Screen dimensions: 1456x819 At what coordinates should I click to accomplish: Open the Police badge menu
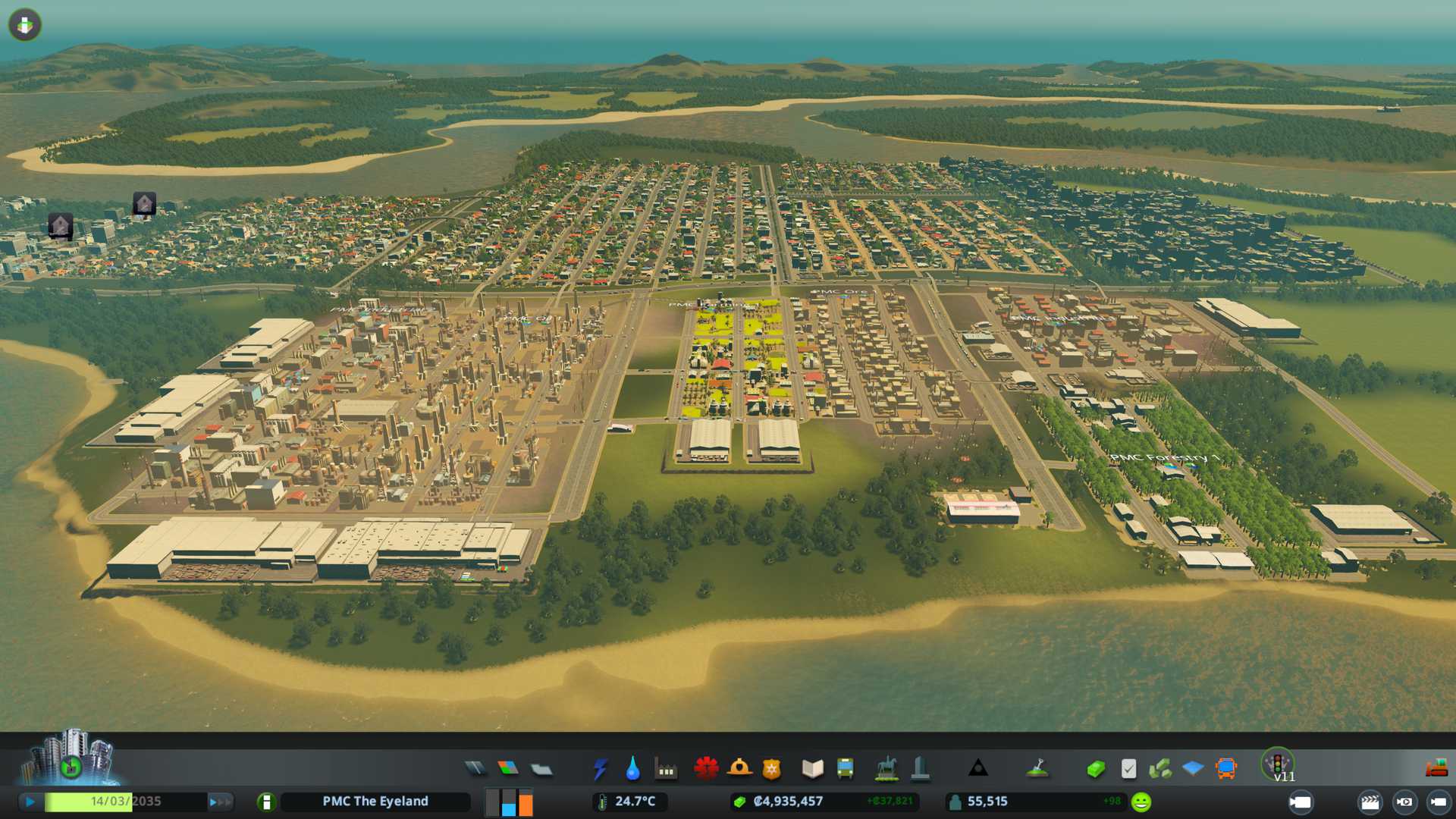771,769
